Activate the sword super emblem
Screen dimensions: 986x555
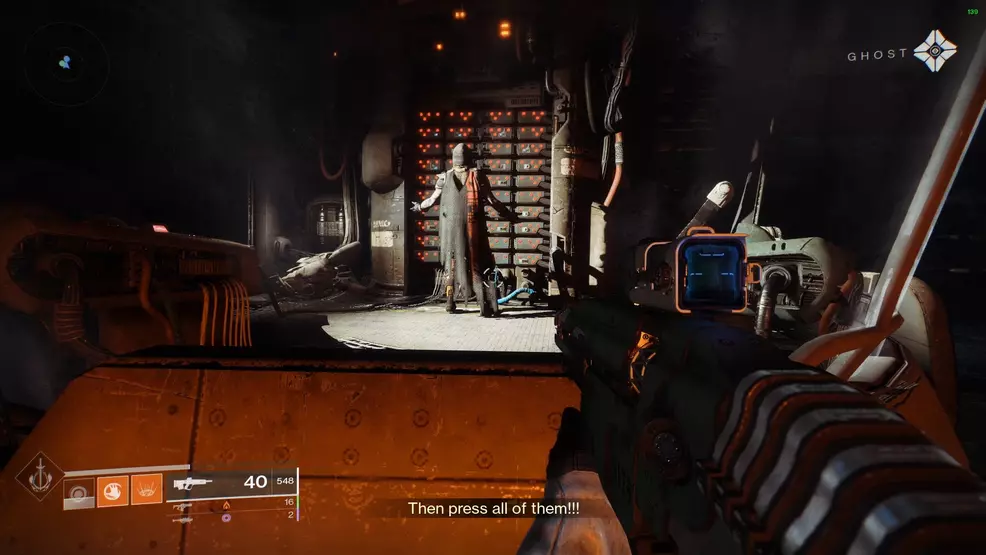(x=39, y=476)
